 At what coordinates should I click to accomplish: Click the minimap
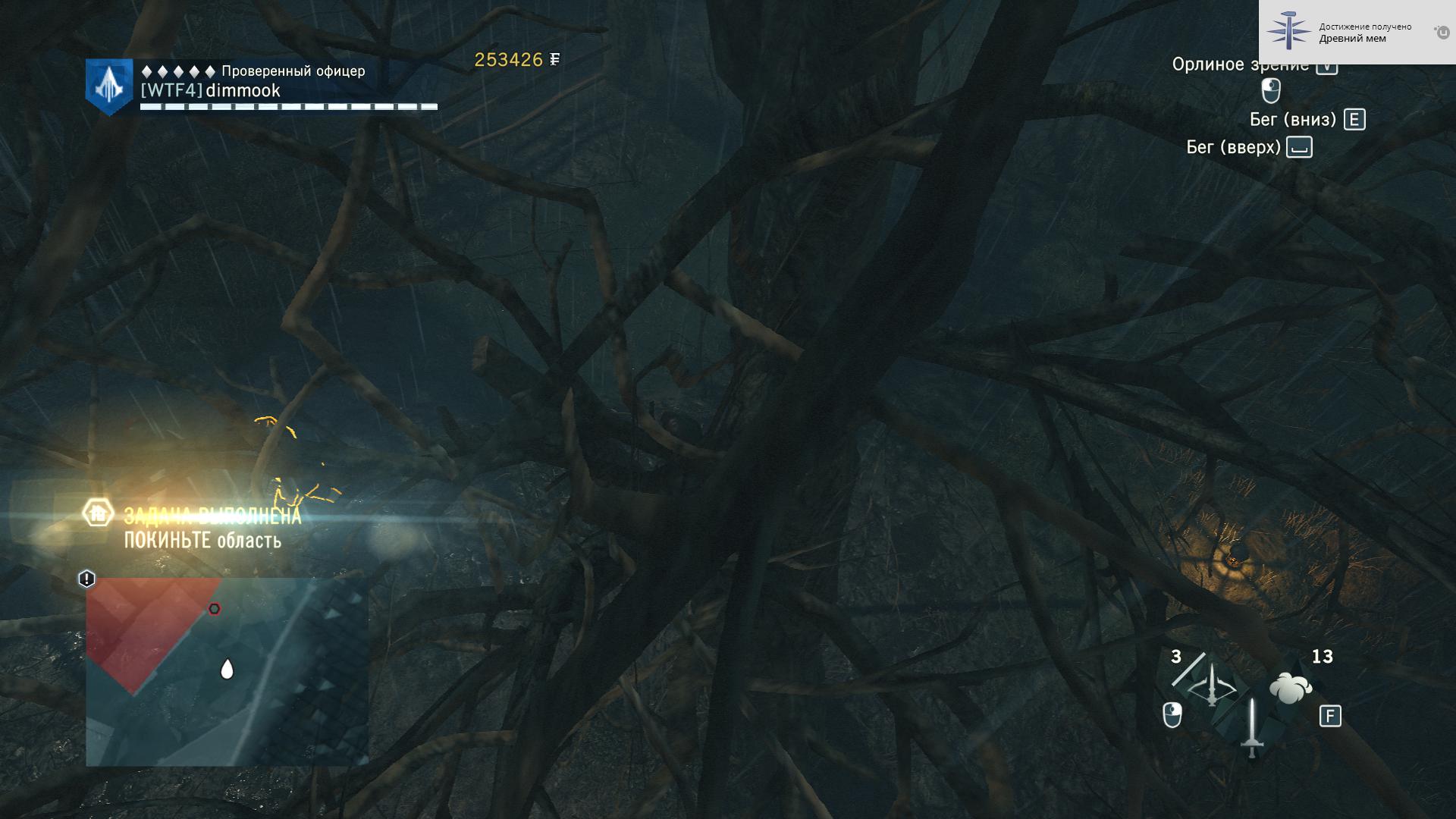click(227, 672)
